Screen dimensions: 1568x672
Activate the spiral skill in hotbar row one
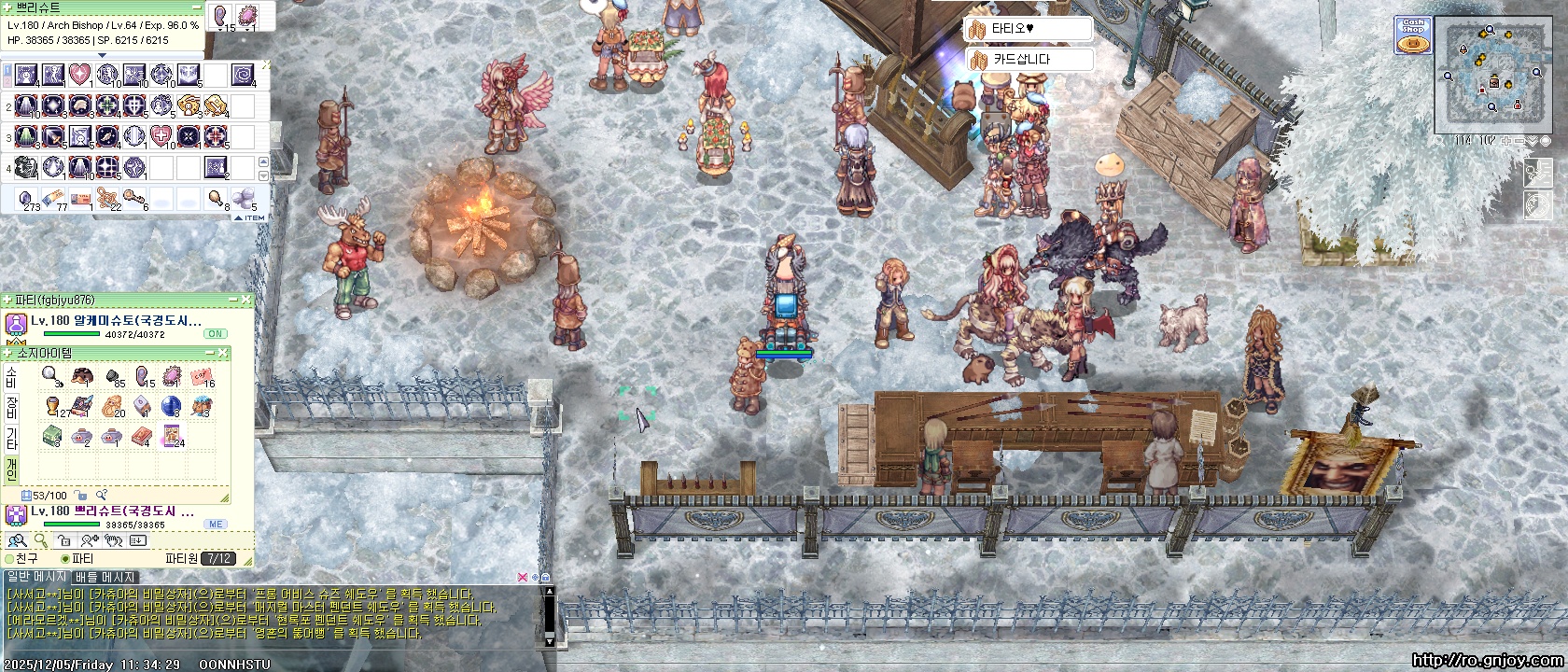[x=242, y=75]
